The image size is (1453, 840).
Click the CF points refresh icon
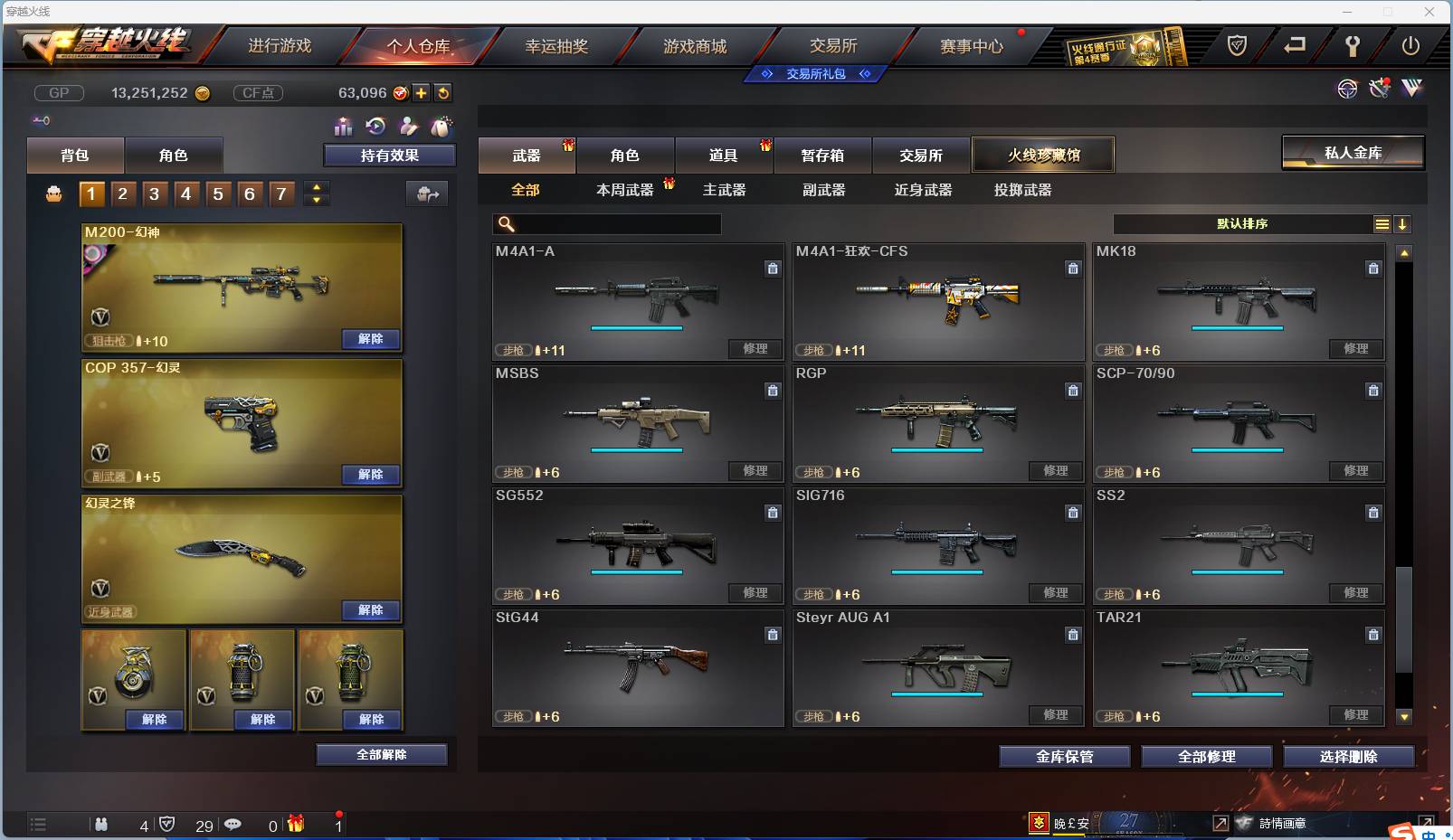(x=442, y=91)
